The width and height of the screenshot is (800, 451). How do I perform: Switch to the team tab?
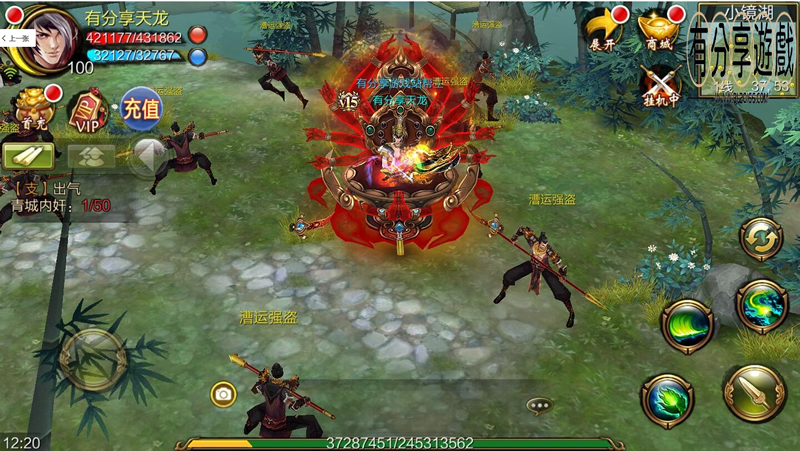[x=91, y=155]
